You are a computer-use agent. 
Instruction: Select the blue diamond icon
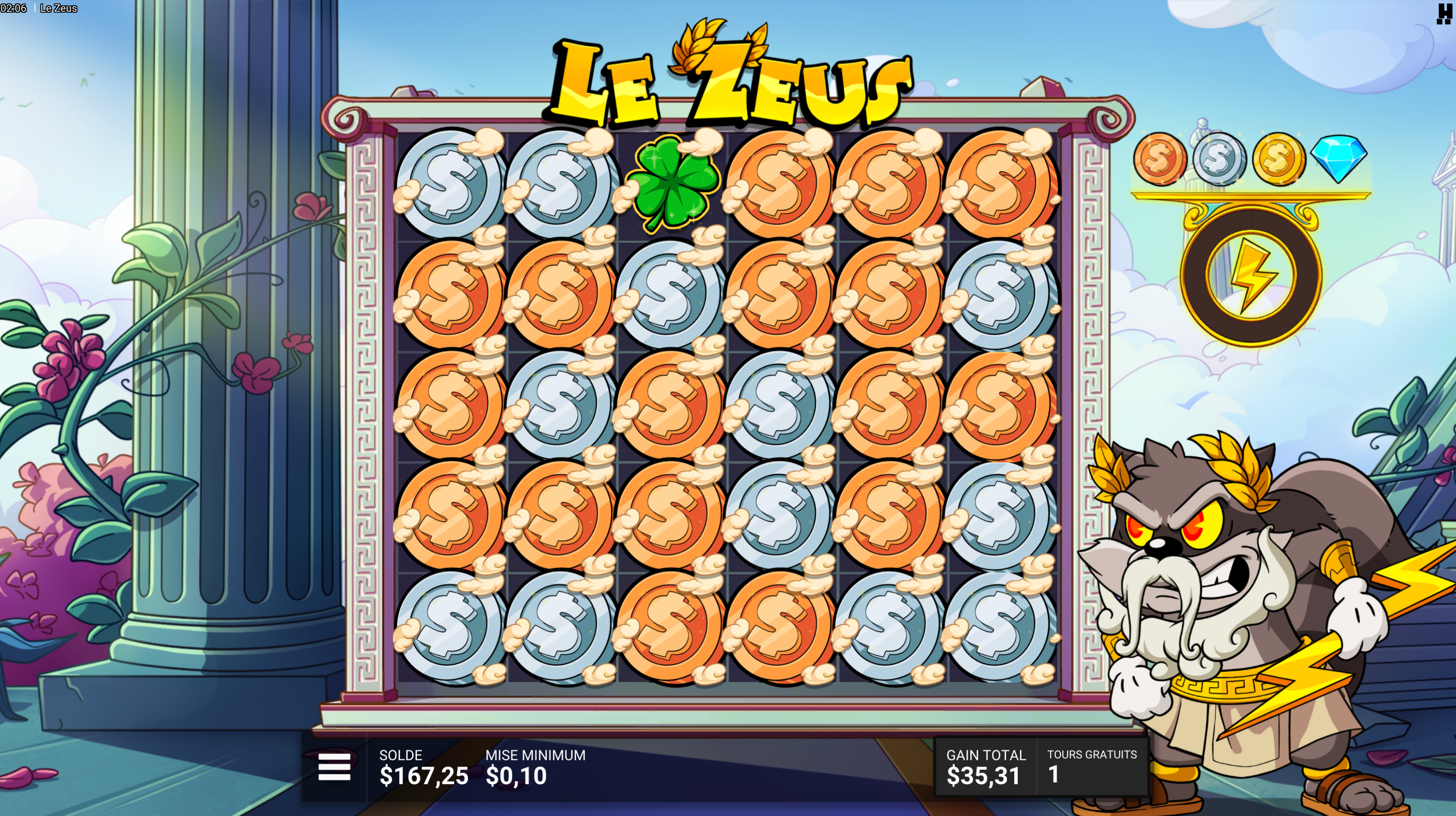click(x=1339, y=158)
